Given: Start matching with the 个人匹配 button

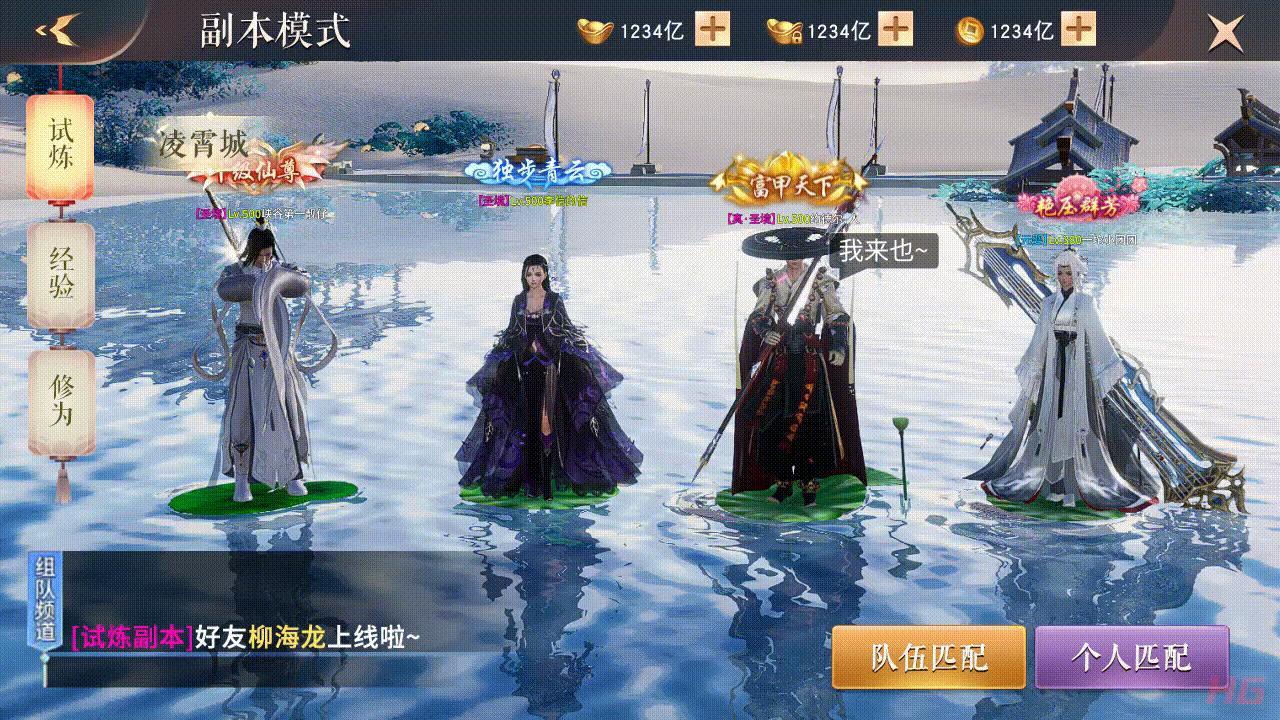Looking at the screenshot, I should tap(1133, 658).
